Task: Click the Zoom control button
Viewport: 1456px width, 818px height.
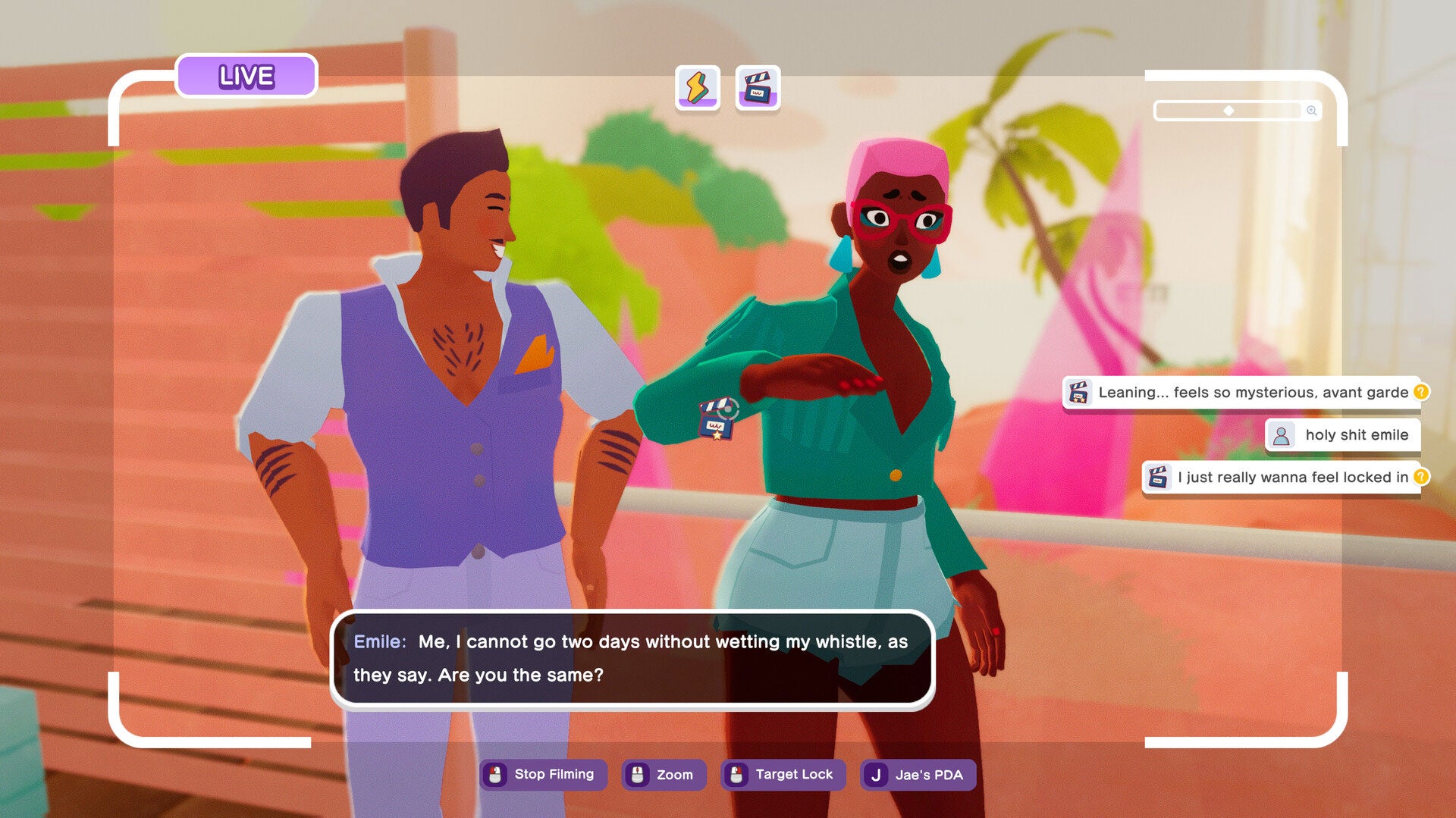Action: [x=664, y=775]
